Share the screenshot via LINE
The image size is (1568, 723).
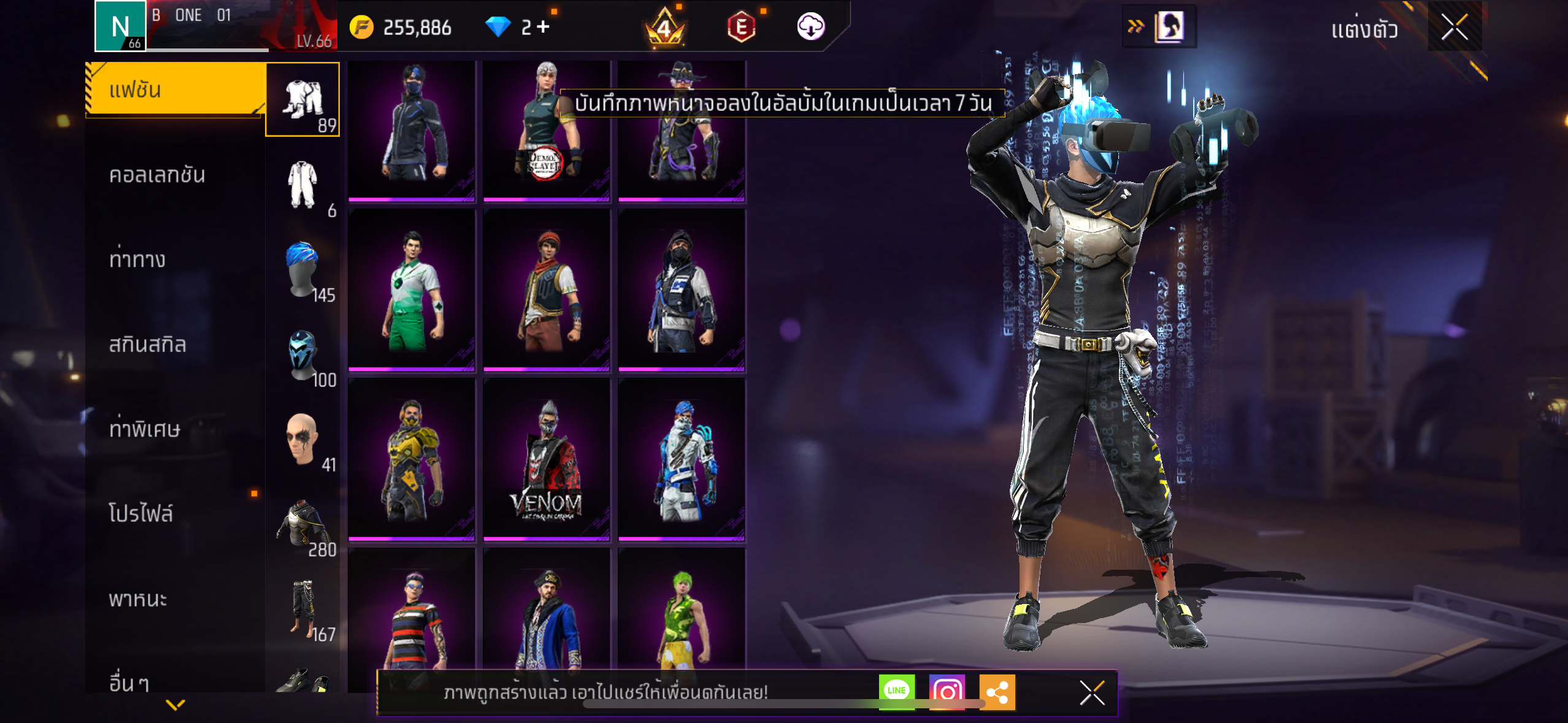point(896,691)
